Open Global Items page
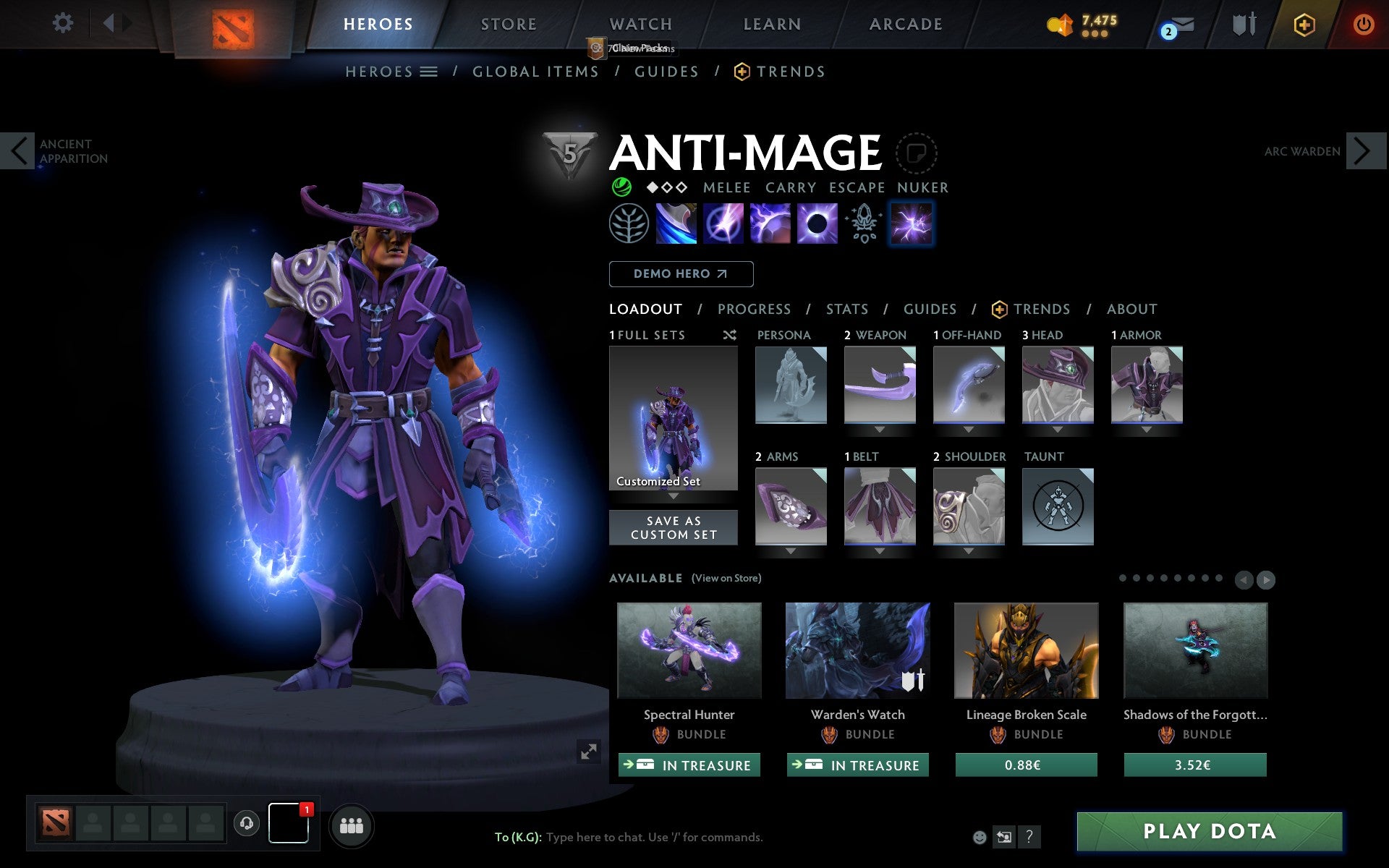1389x868 pixels. pyautogui.click(x=535, y=72)
